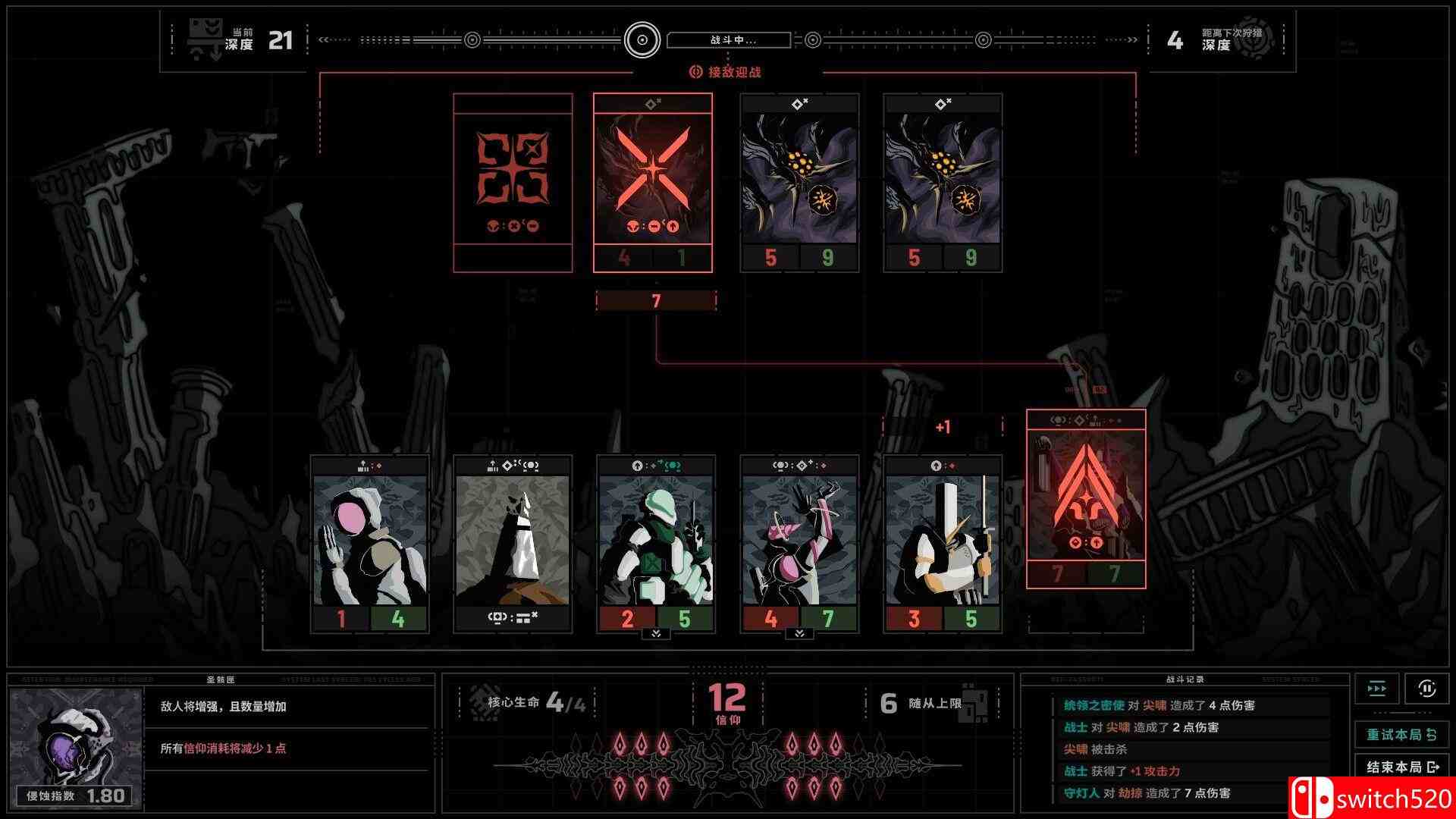Select the white cone-robed figure card

[513, 543]
